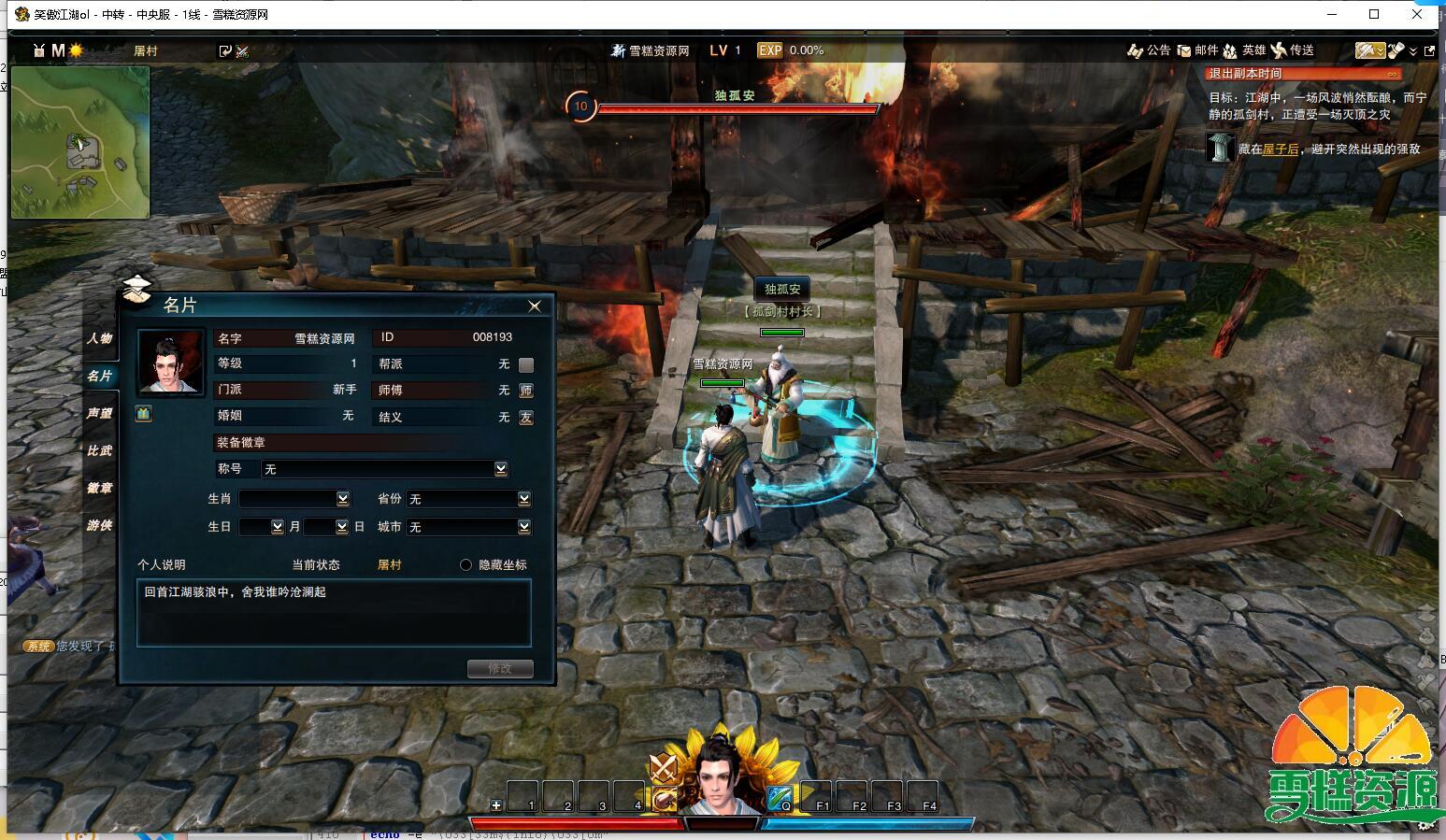Open the 英雄 hero menu

coord(1244,50)
